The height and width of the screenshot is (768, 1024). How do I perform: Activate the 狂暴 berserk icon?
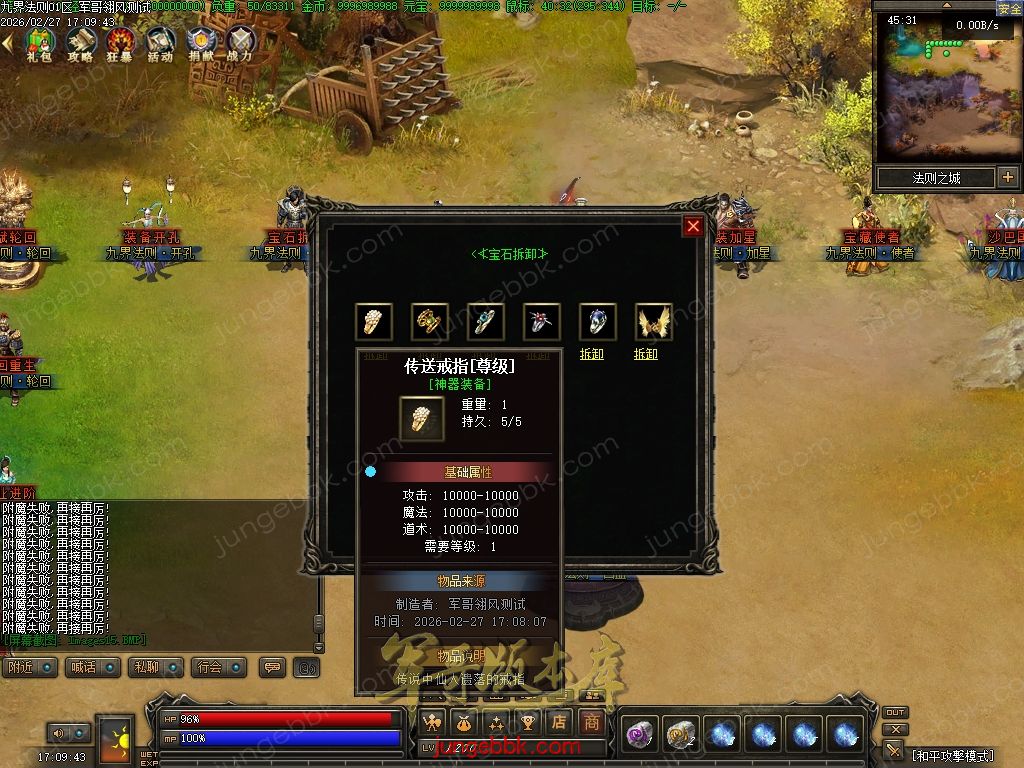point(121,43)
